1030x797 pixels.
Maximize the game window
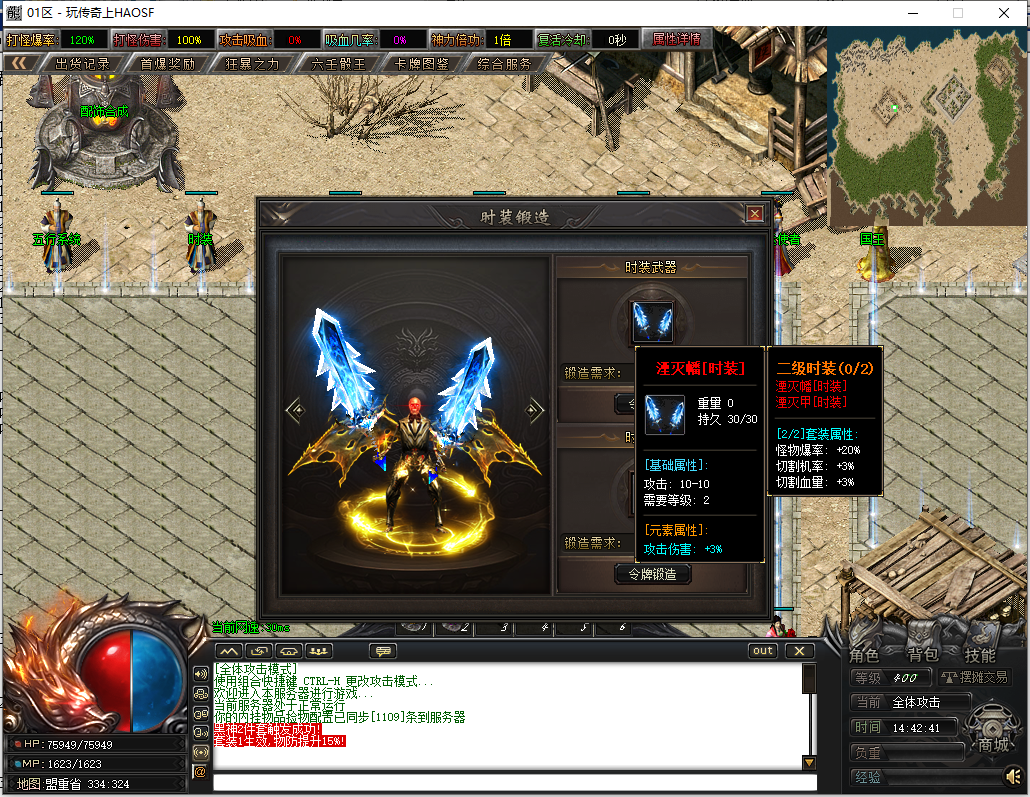958,13
